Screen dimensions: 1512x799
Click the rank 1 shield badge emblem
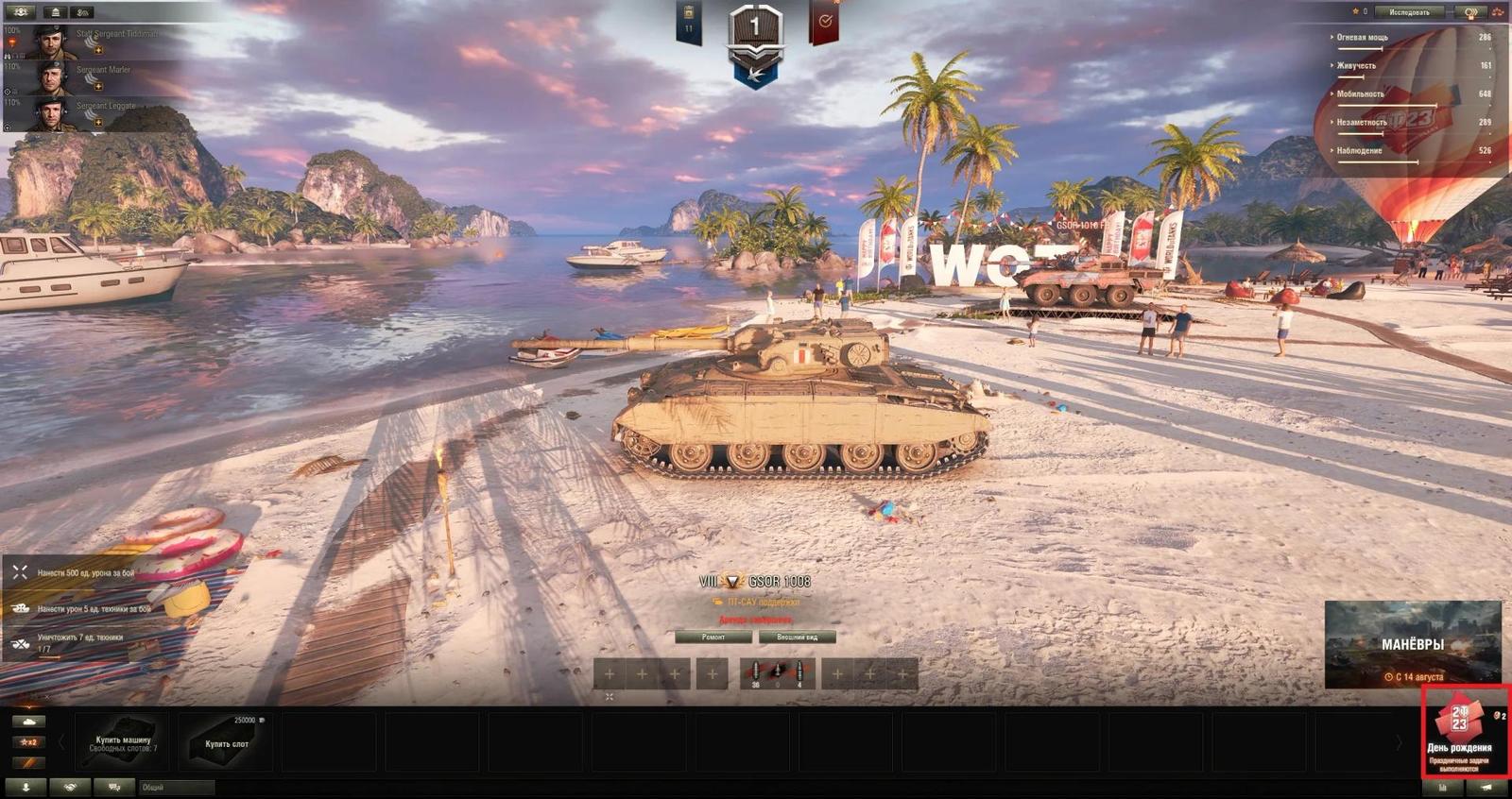tap(755, 36)
